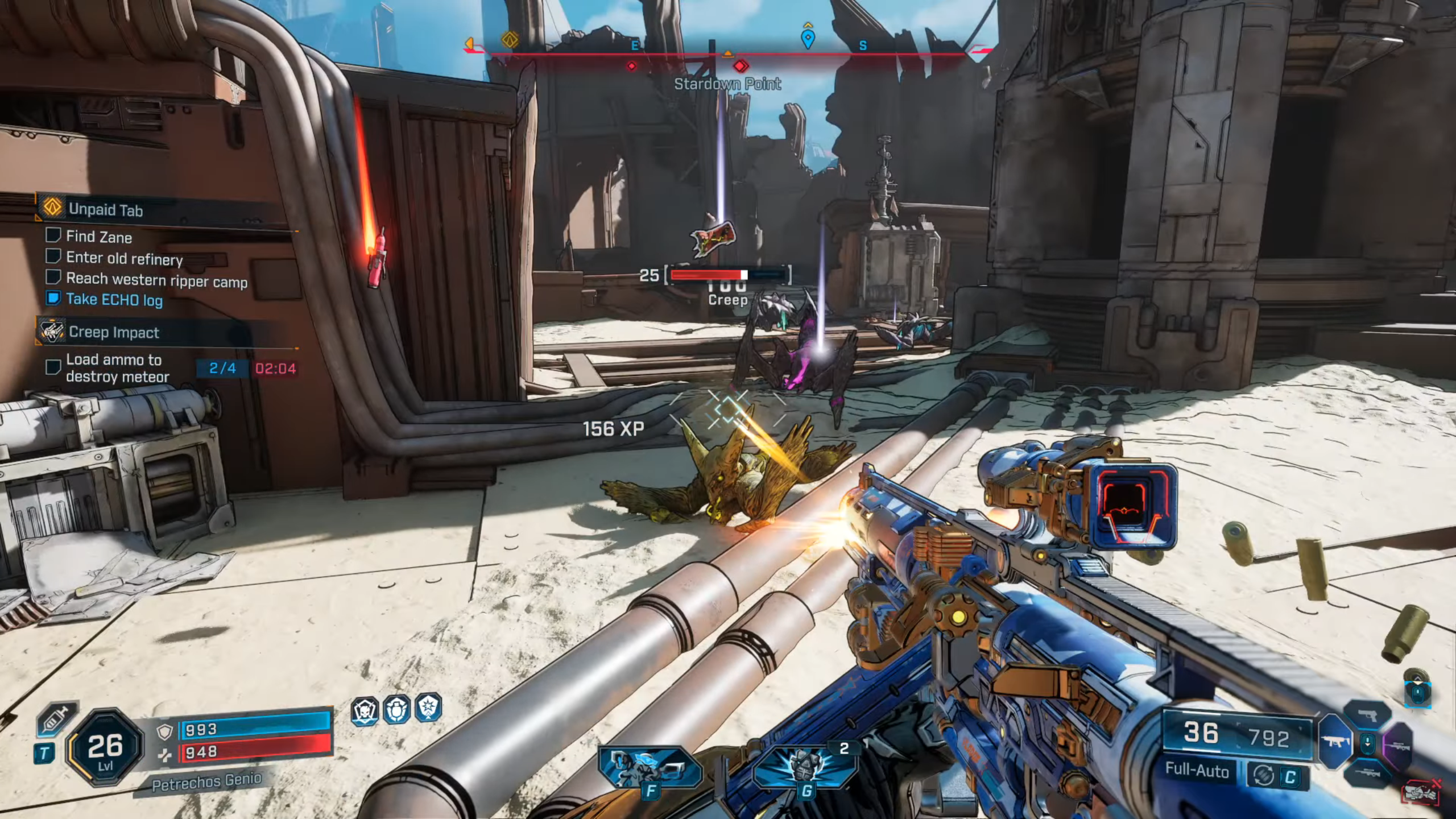The height and width of the screenshot is (819, 1456).
Task: Switch to the pistol weapon slot
Action: 1367,715
